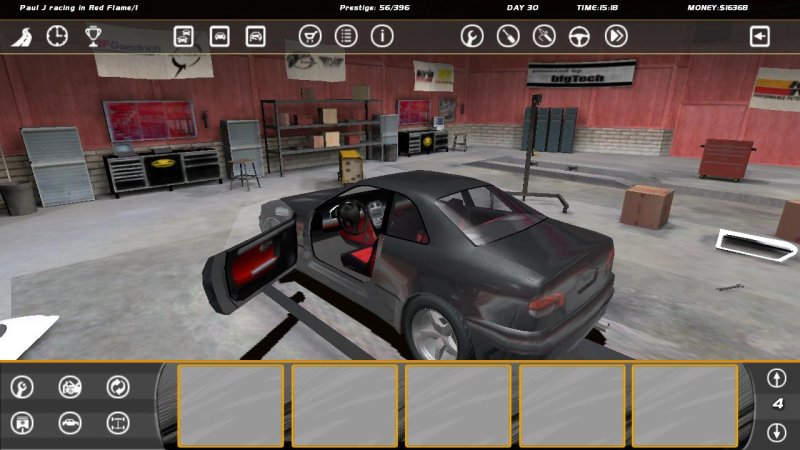
Task: Select the engine piston parts category
Action: point(22,423)
